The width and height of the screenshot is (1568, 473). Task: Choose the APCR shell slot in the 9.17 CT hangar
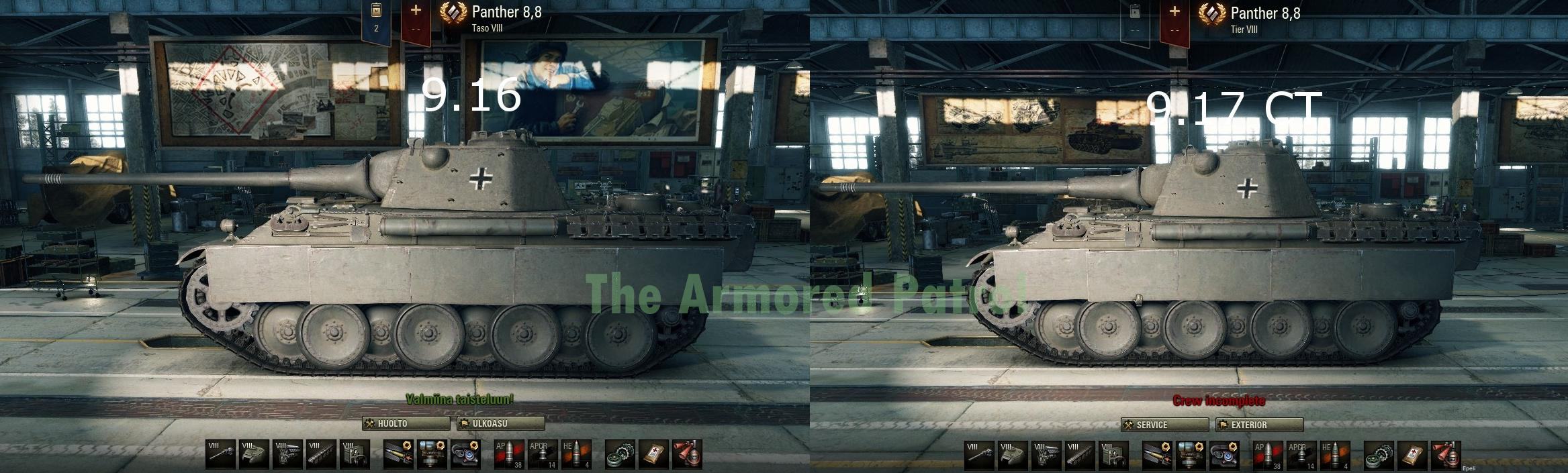coord(1302,455)
